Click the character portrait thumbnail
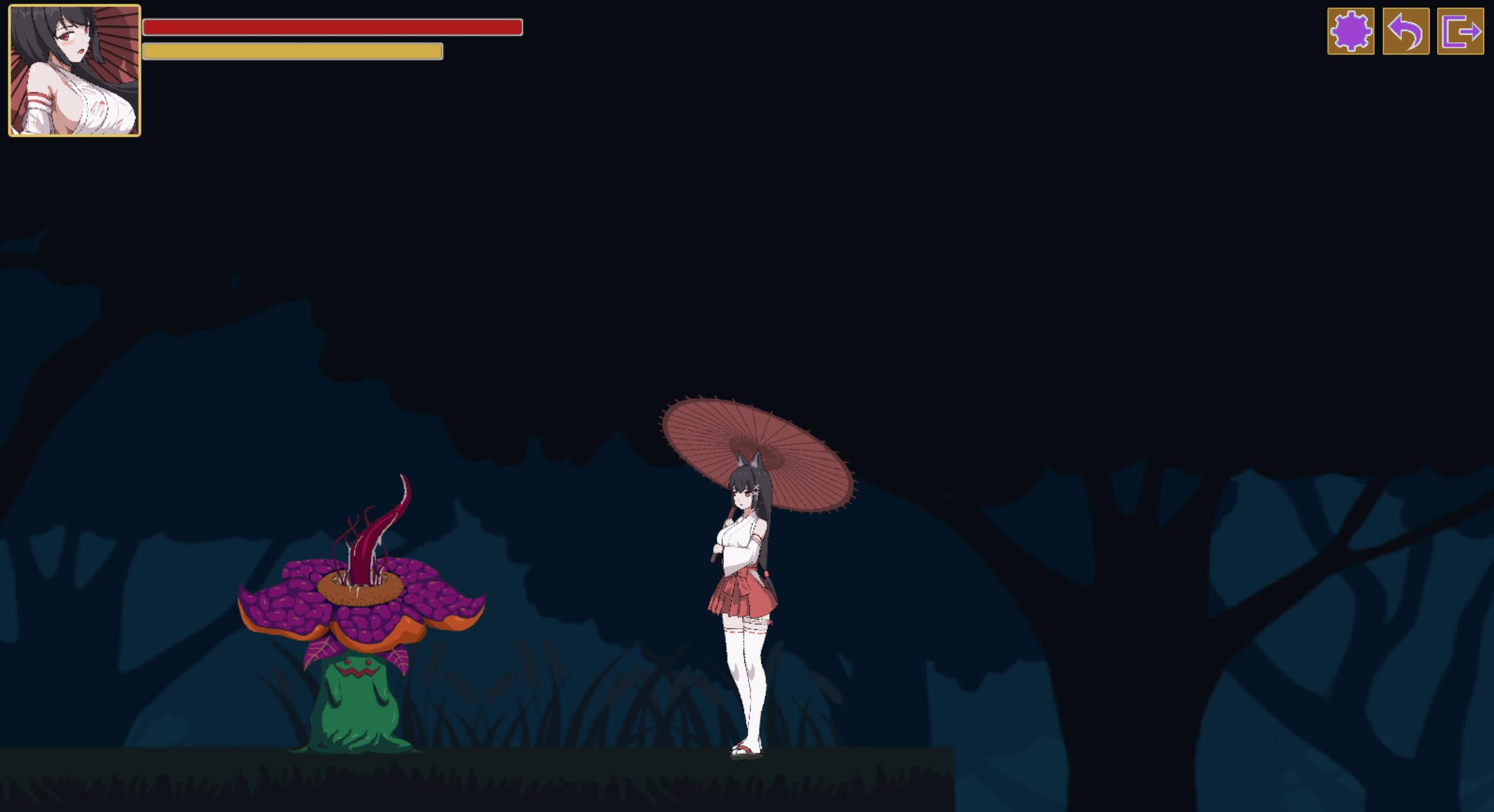The height and width of the screenshot is (812, 1494). point(74,71)
